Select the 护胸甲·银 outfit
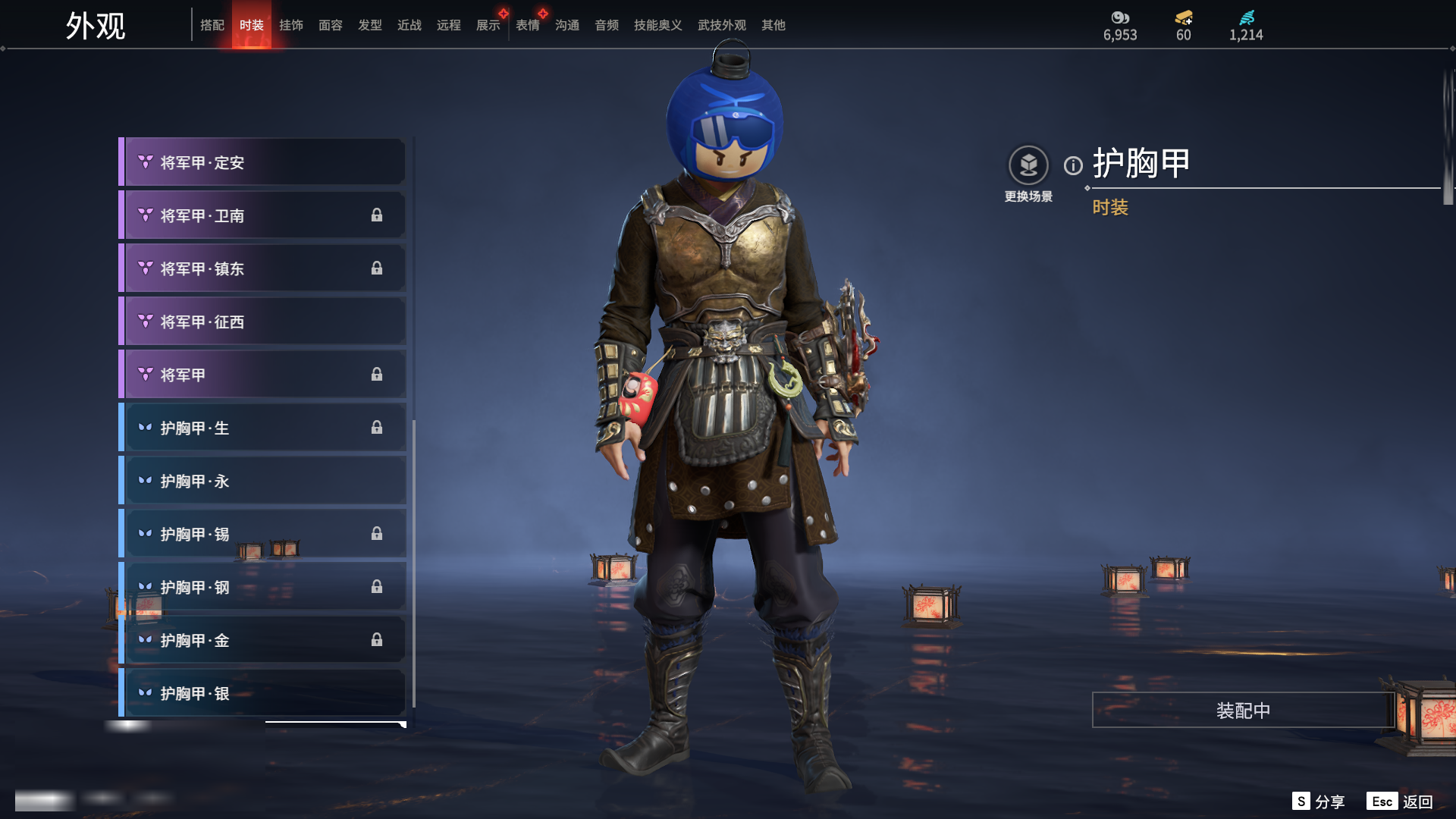This screenshot has height=819, width=1456. [262, 693]
